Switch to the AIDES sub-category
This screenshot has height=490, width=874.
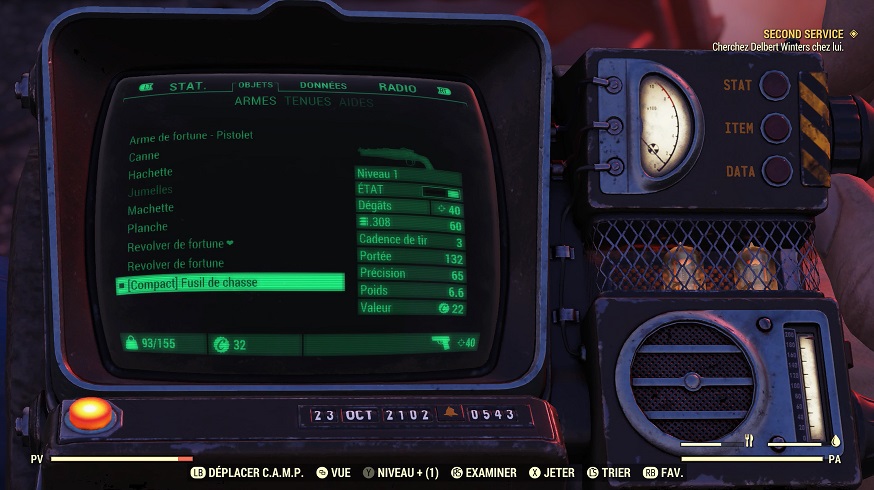pyautogui.click(x=356, y=102)
